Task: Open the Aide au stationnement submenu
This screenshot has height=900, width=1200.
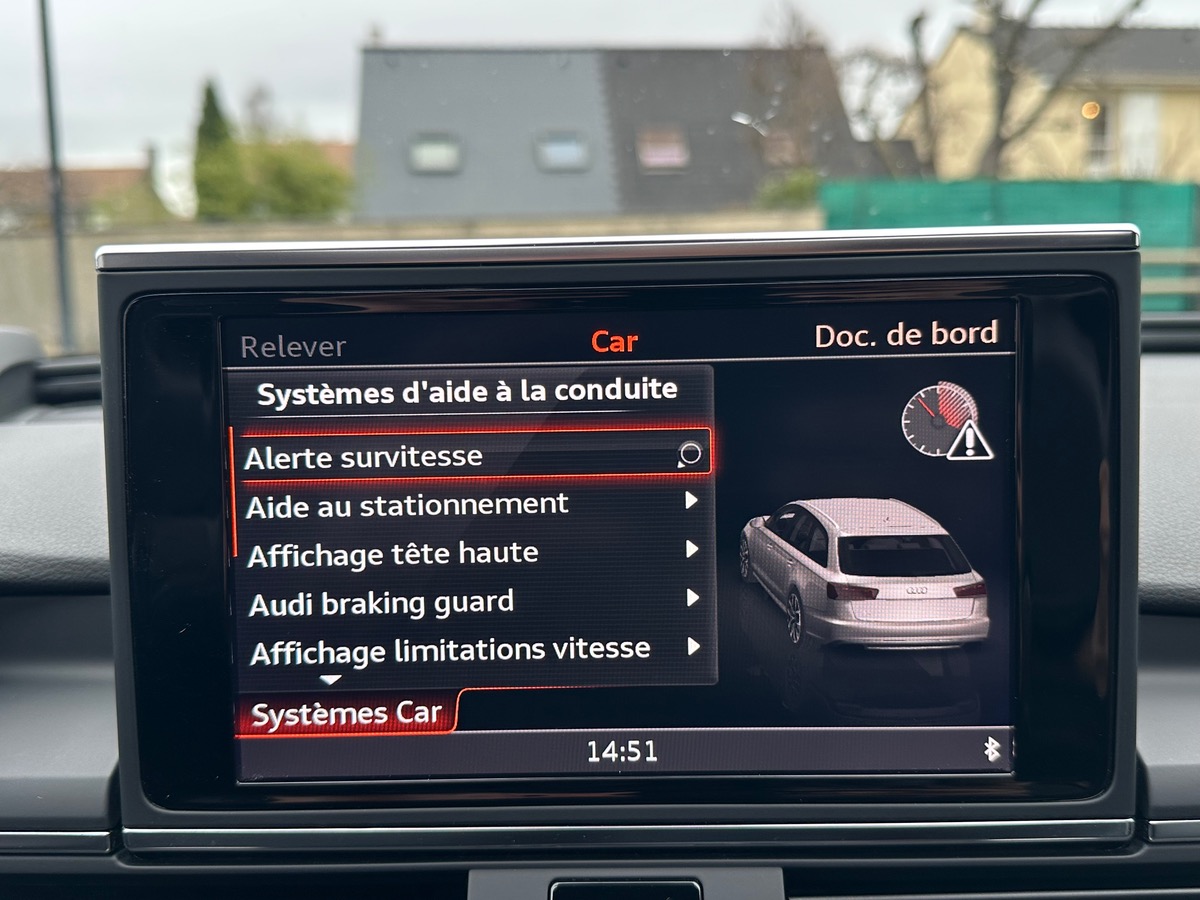Action: pos(470,504)
